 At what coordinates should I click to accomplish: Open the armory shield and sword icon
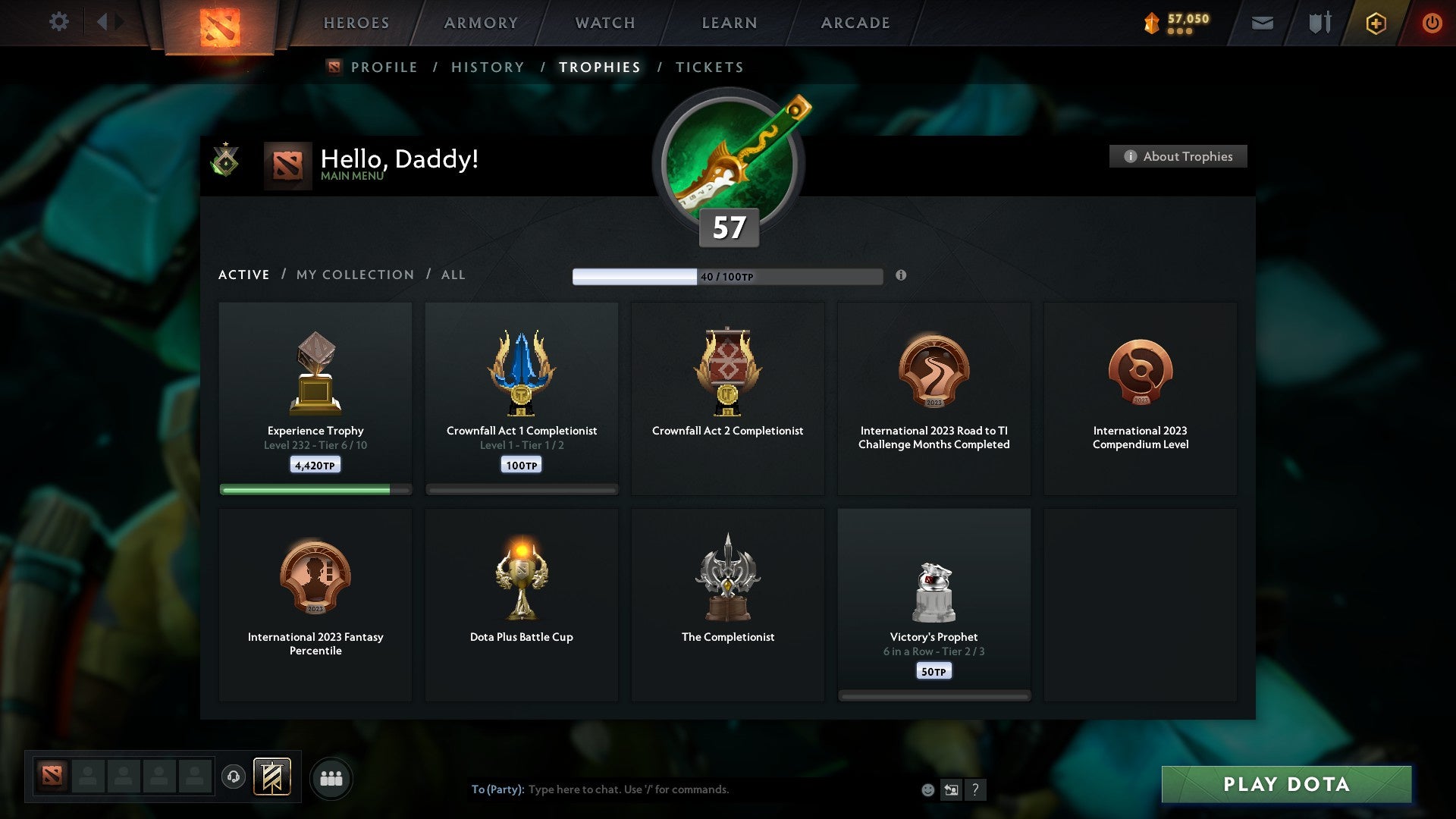point(1319,23)
